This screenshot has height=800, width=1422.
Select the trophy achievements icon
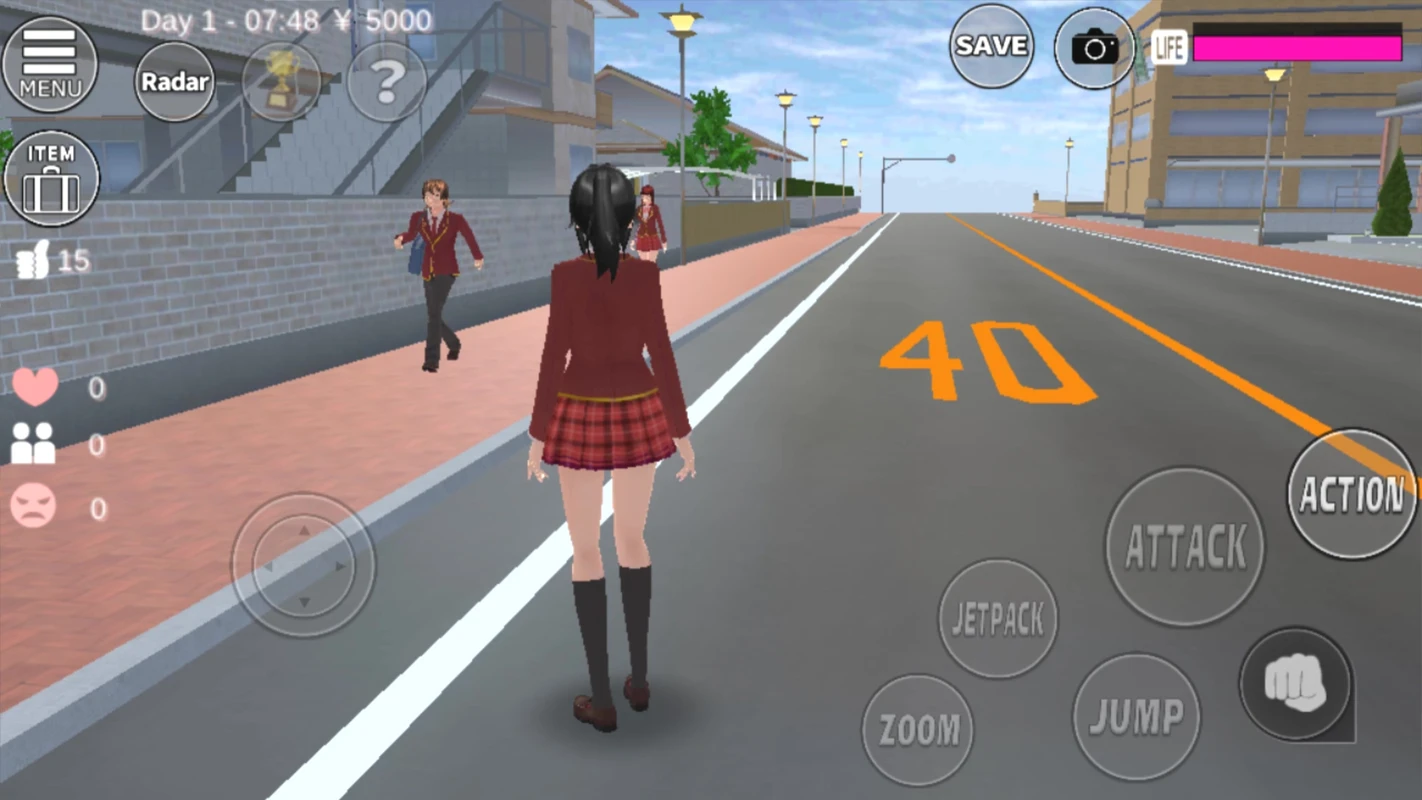(281, 82)
